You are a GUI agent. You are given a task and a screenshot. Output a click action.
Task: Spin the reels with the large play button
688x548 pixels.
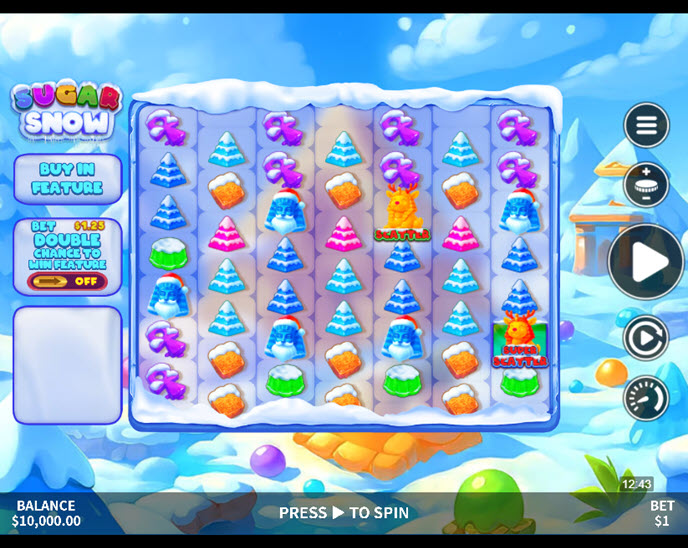tap(646, 262)
